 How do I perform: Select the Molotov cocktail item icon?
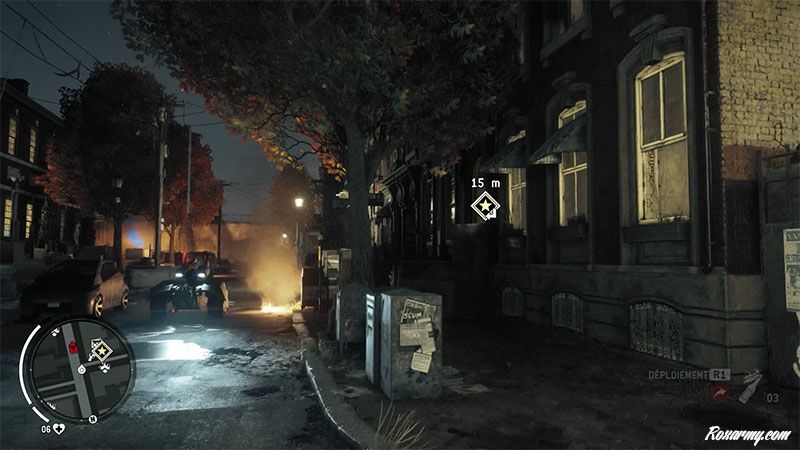[749, 386]
